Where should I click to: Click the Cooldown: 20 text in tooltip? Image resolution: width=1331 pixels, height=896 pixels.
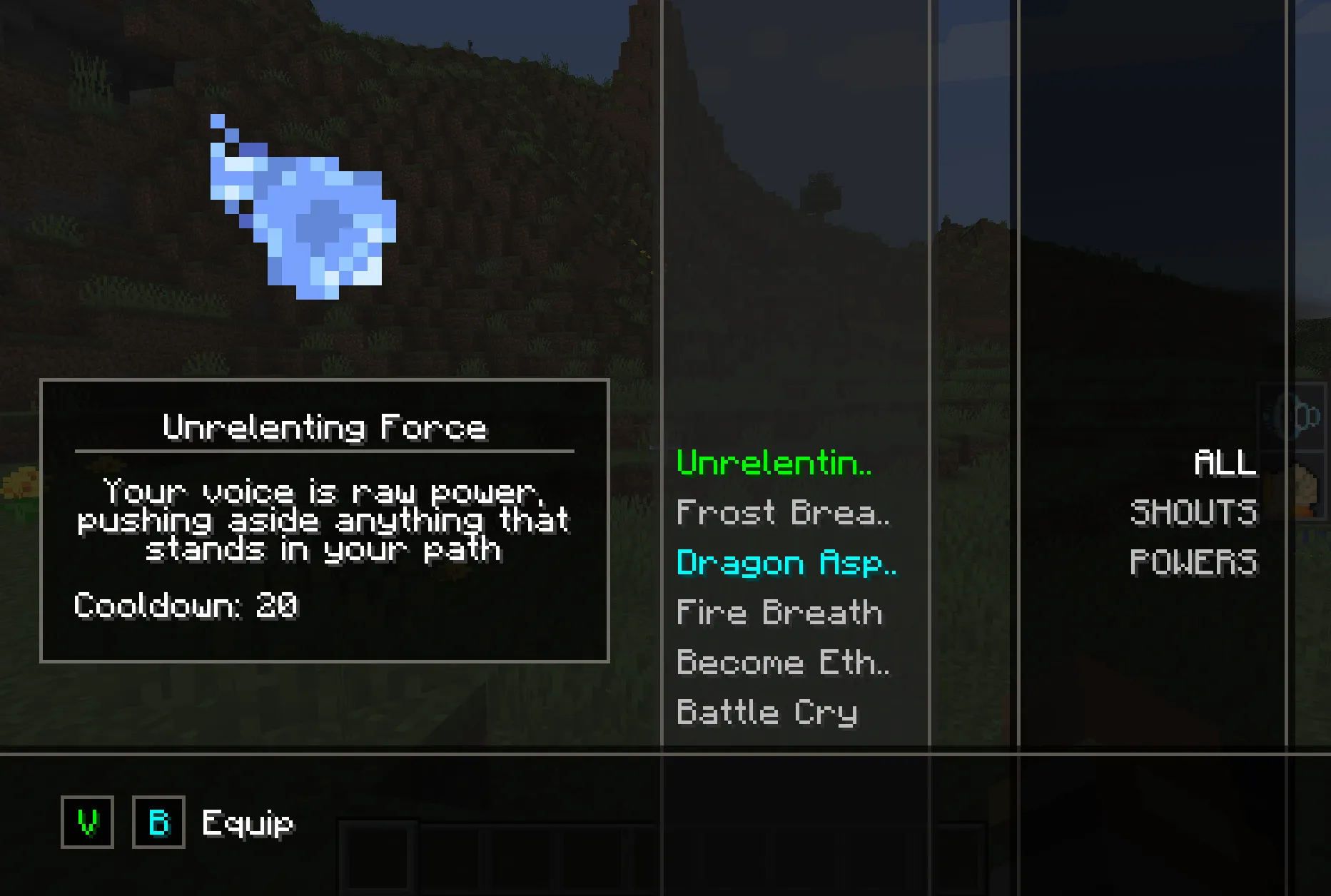186,607
